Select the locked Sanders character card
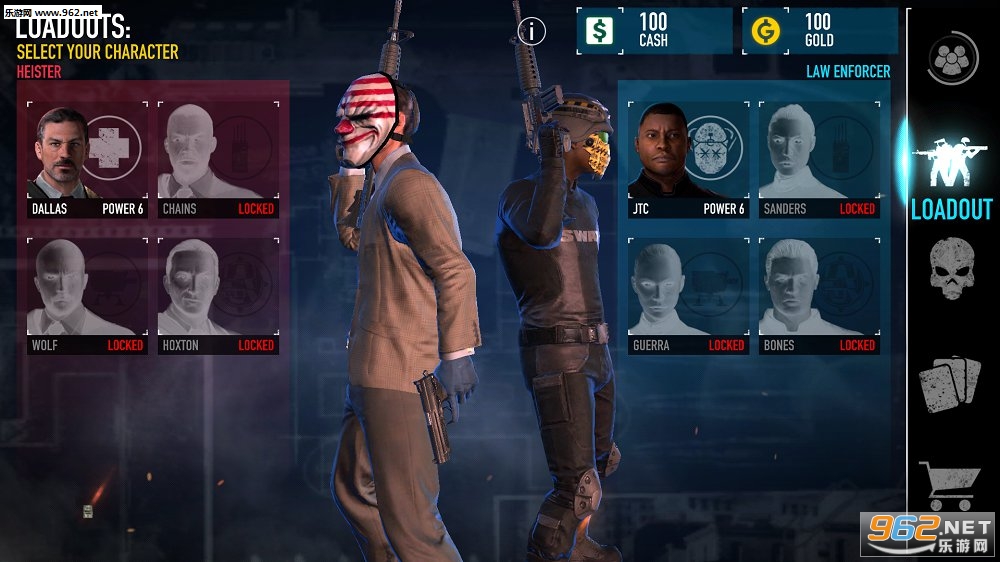The width and height of the screenshot is (1000, 562). click(x=819, y=159)
